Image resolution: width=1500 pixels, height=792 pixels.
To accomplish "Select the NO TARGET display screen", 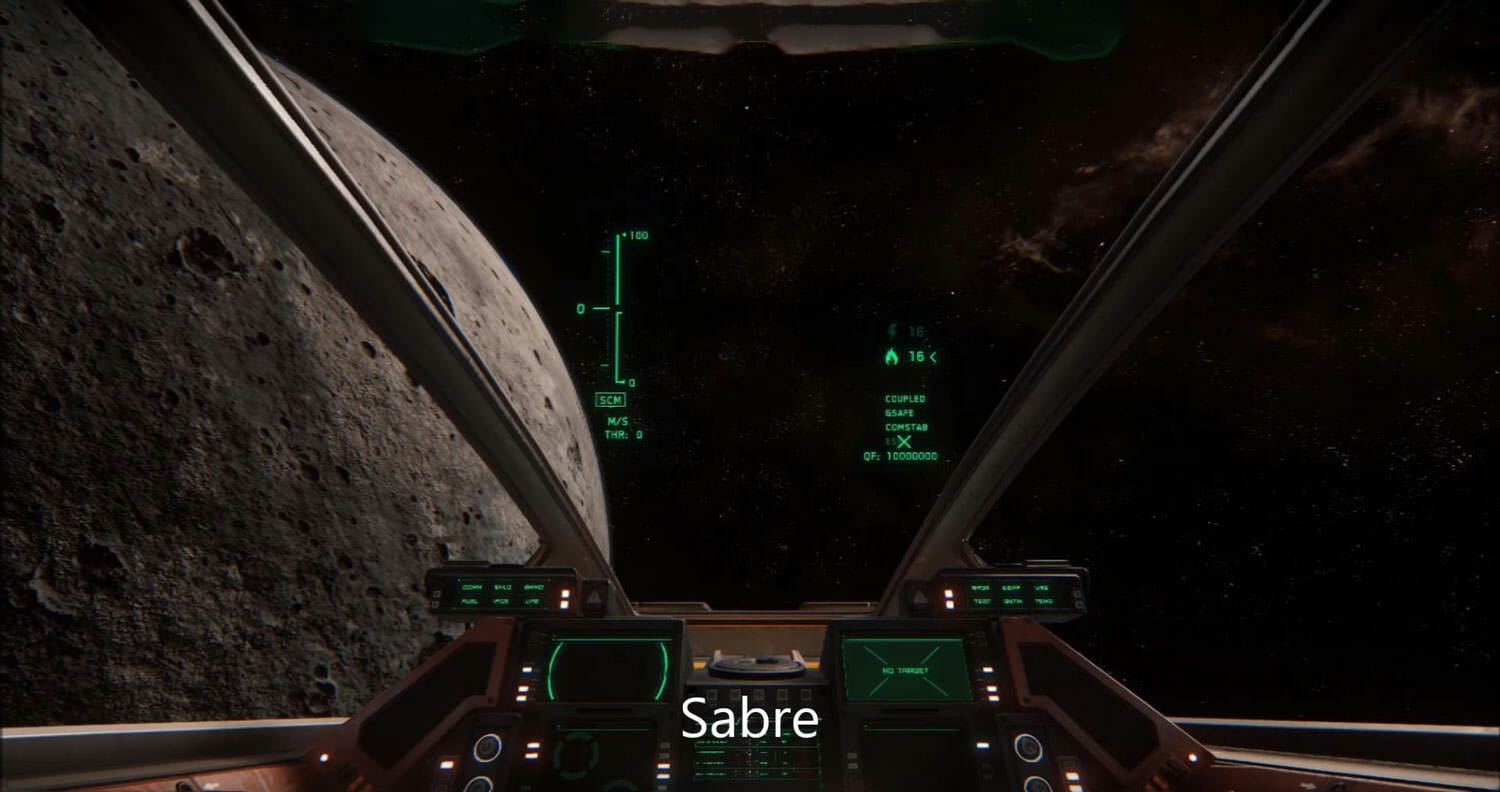I will [x=906, y=669].
